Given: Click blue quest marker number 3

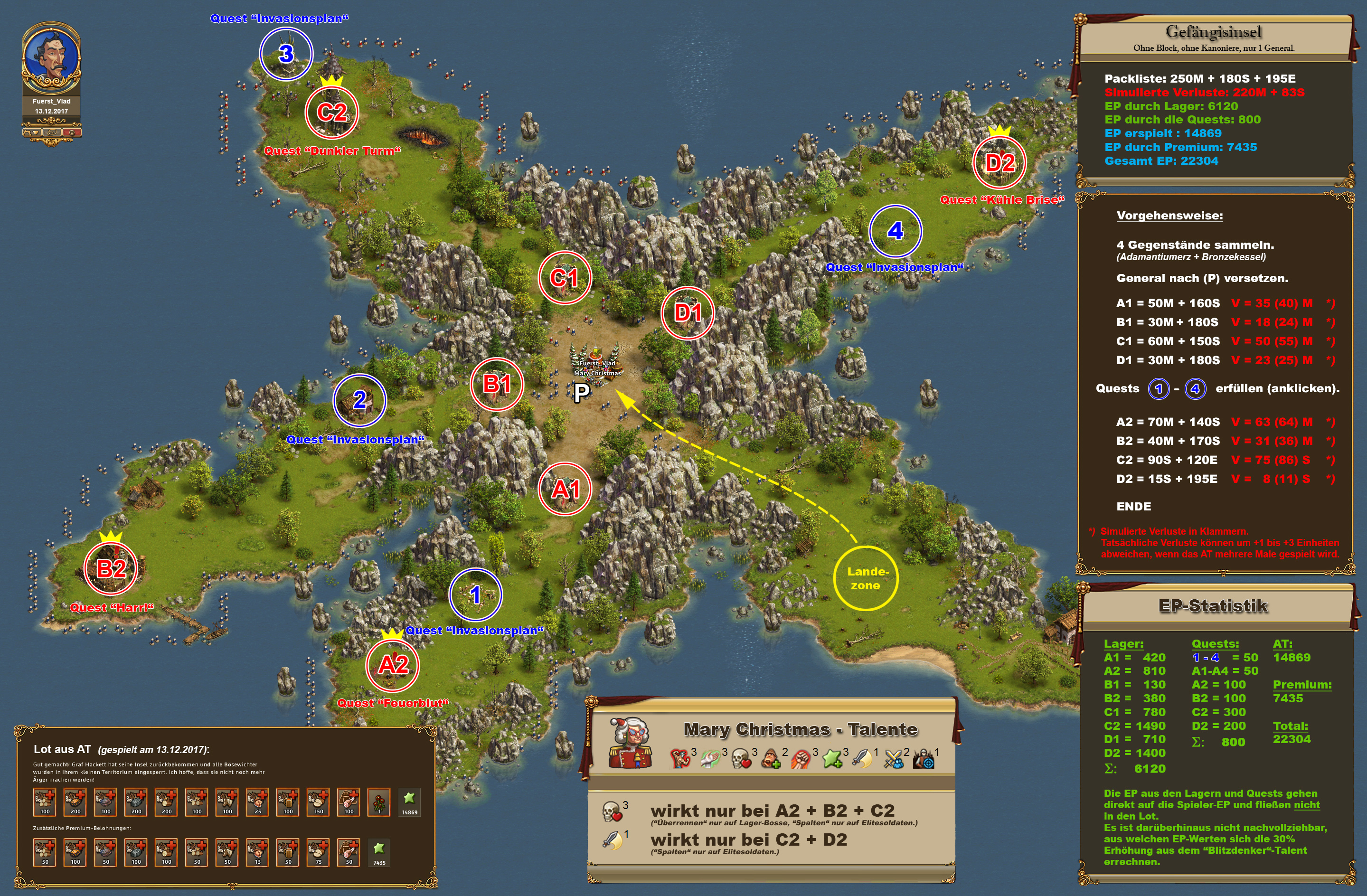Looking at the screenshot, I should [286, 54].
